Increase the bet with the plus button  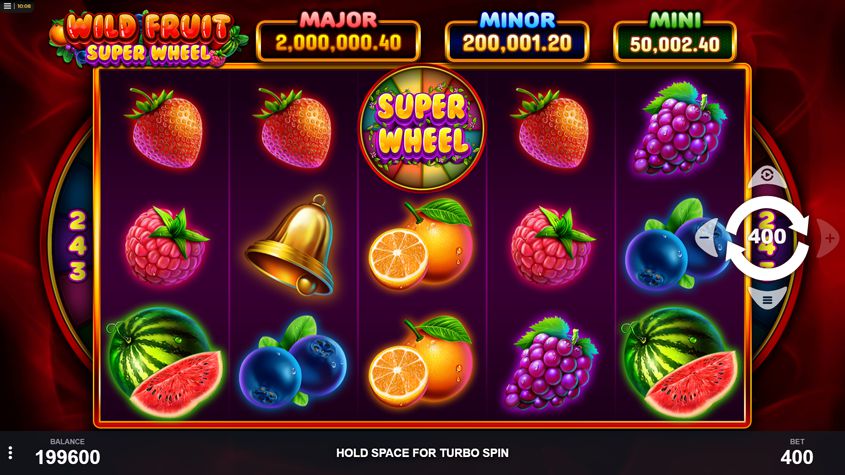coord(828,238)
